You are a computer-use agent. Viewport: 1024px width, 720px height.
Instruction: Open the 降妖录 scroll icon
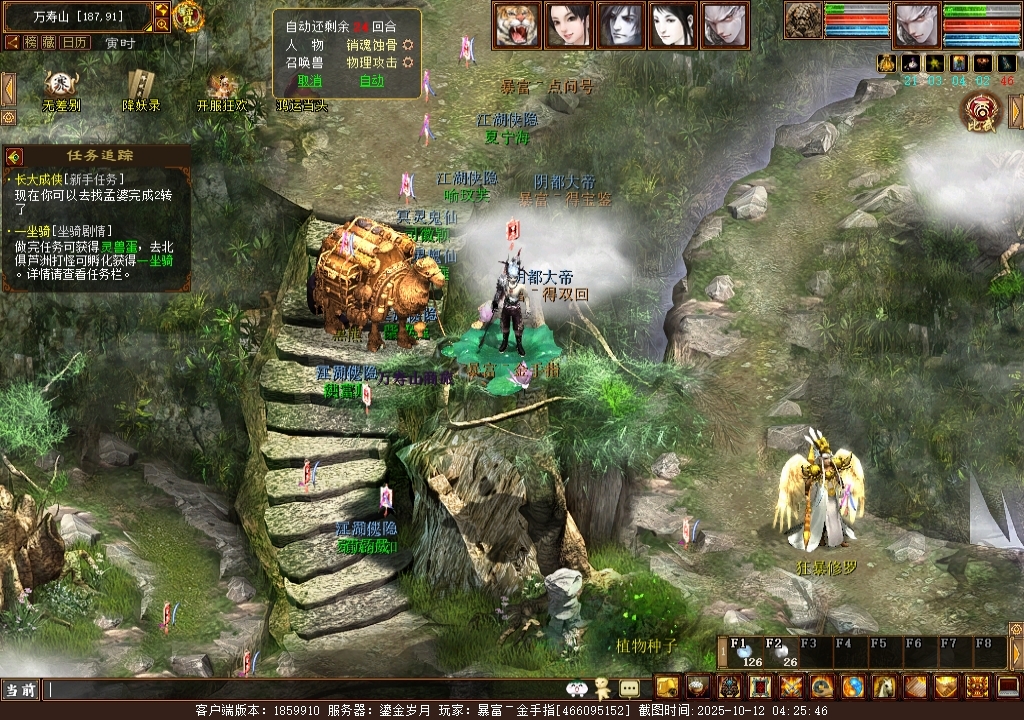[x=141, y=86]
